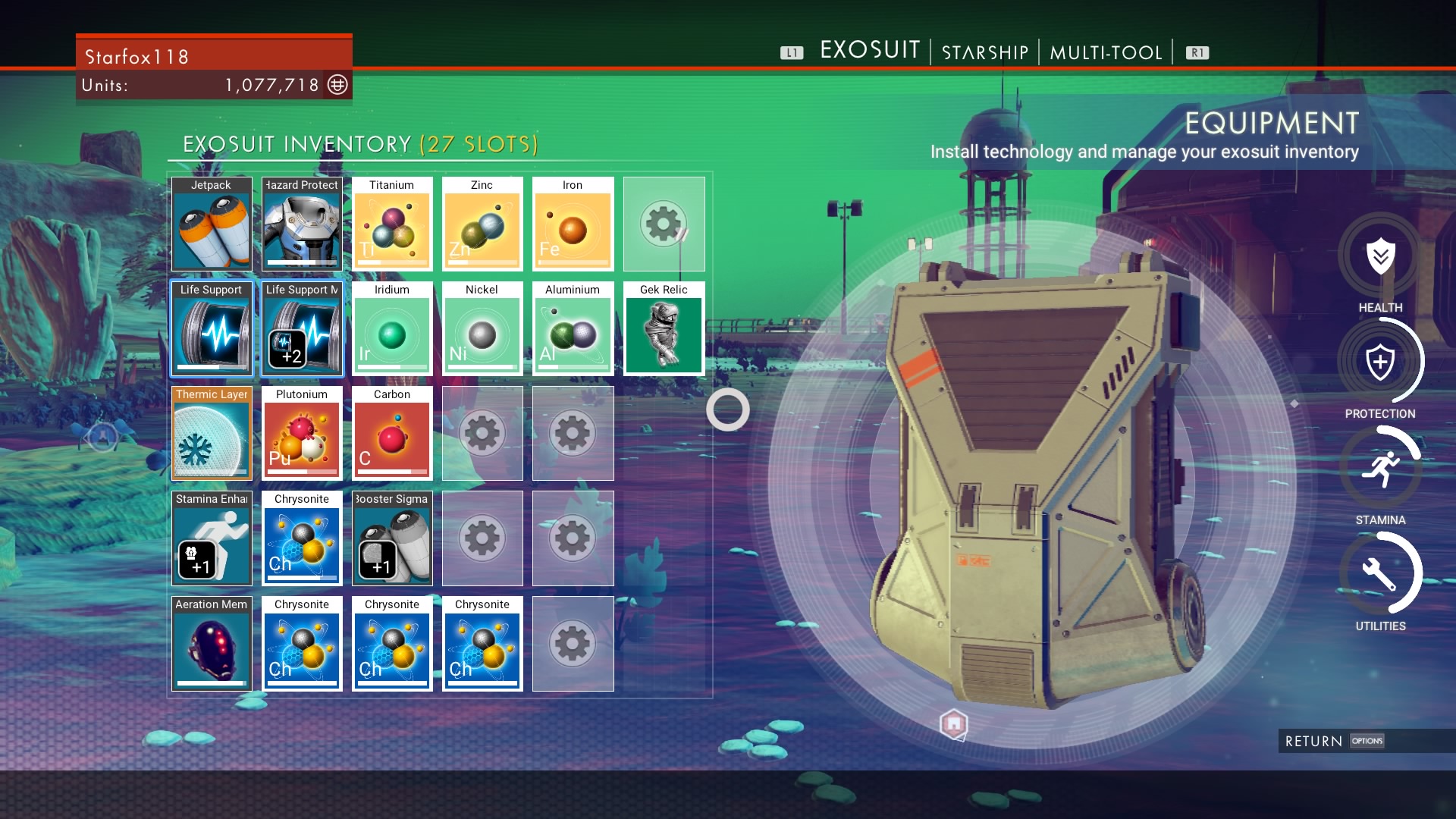Choose the Thermic Layer technology slot

coord(212,434)
